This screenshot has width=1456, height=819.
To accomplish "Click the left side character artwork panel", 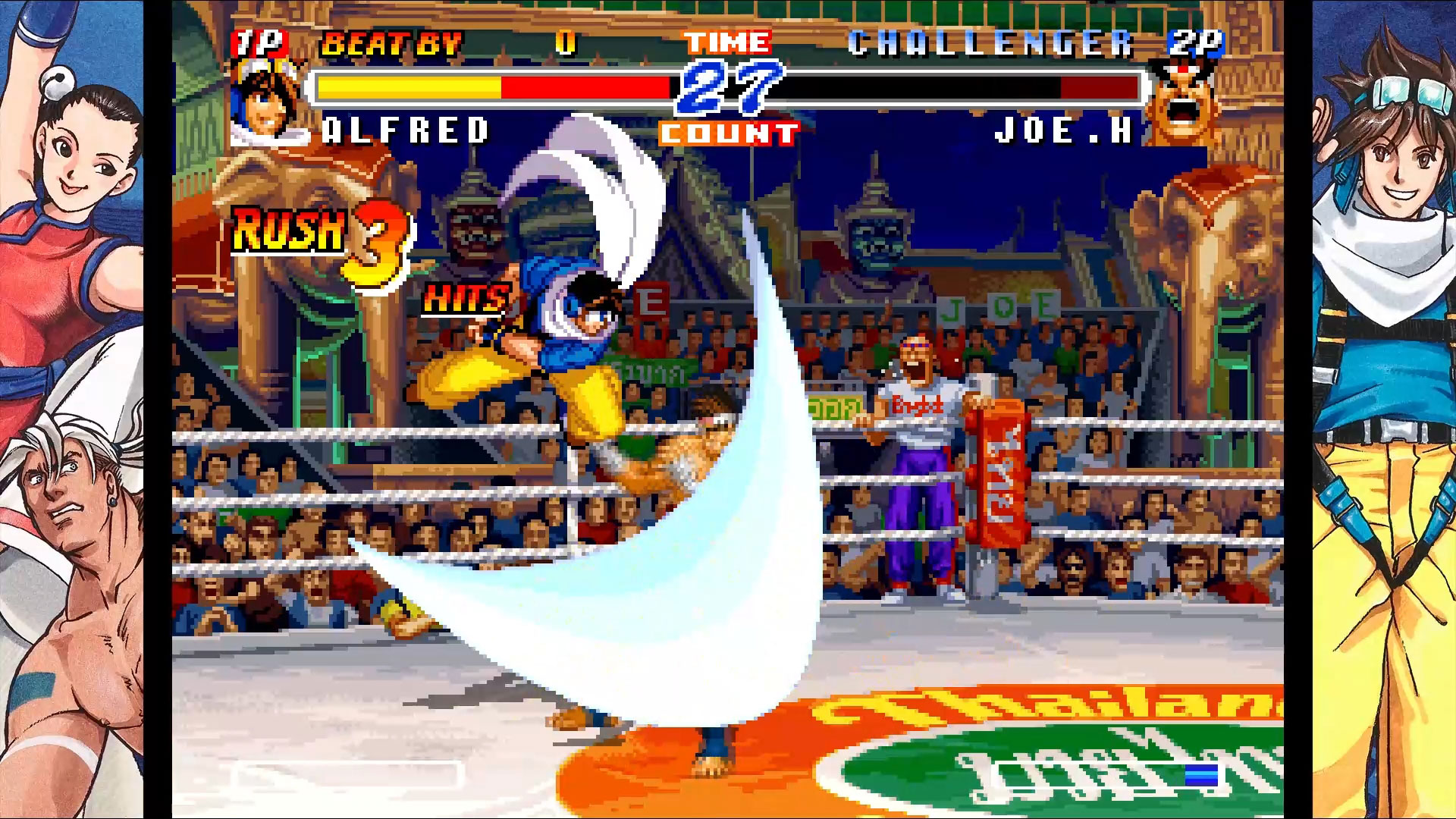I will pos(76,409).
